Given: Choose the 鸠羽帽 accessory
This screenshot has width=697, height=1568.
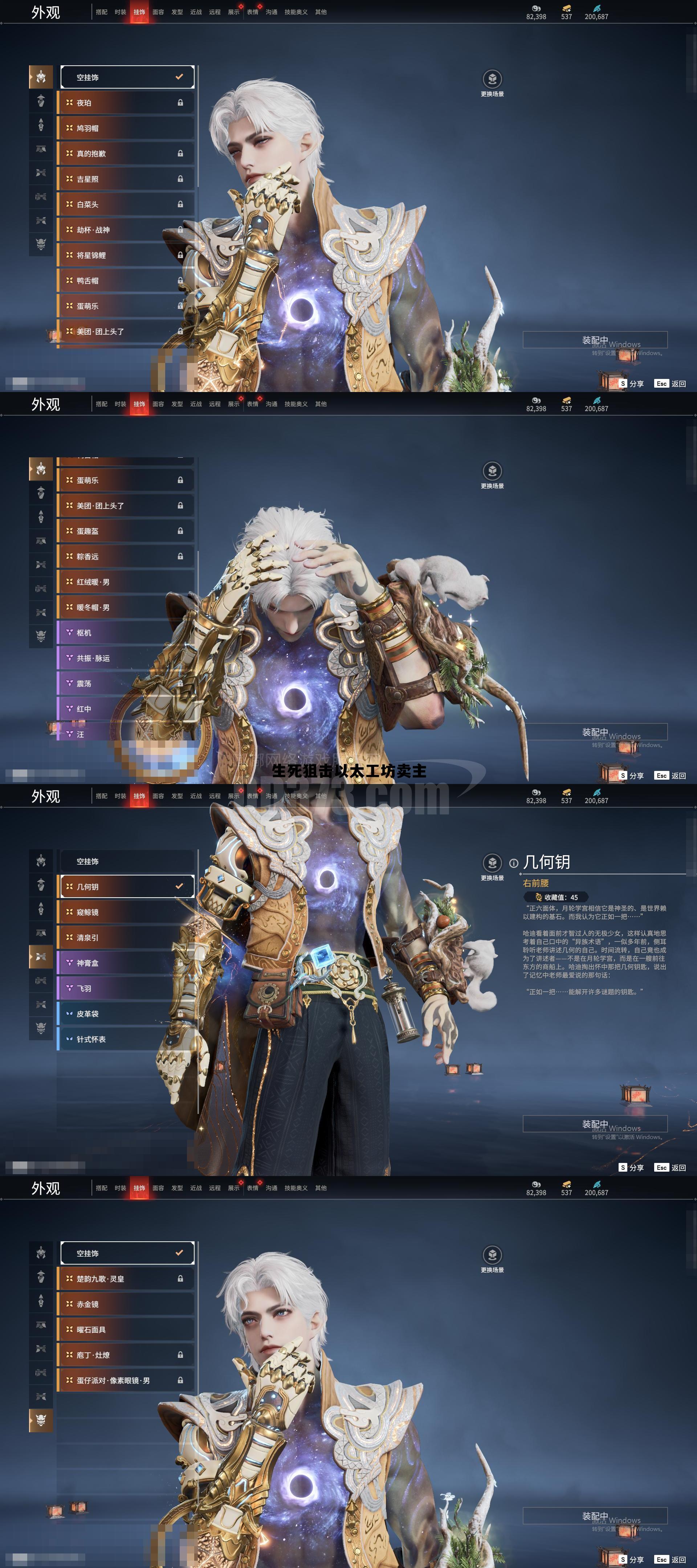Looking at the screenshot, I should [127, 128].
